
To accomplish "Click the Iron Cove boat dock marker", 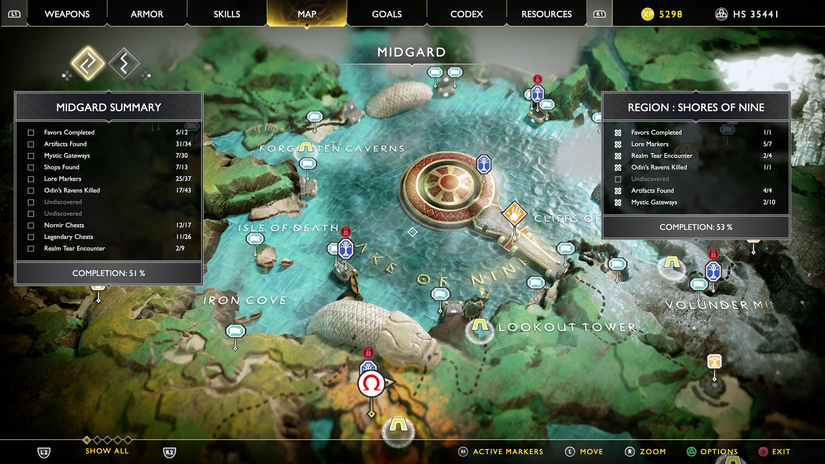I will point(235,332).
